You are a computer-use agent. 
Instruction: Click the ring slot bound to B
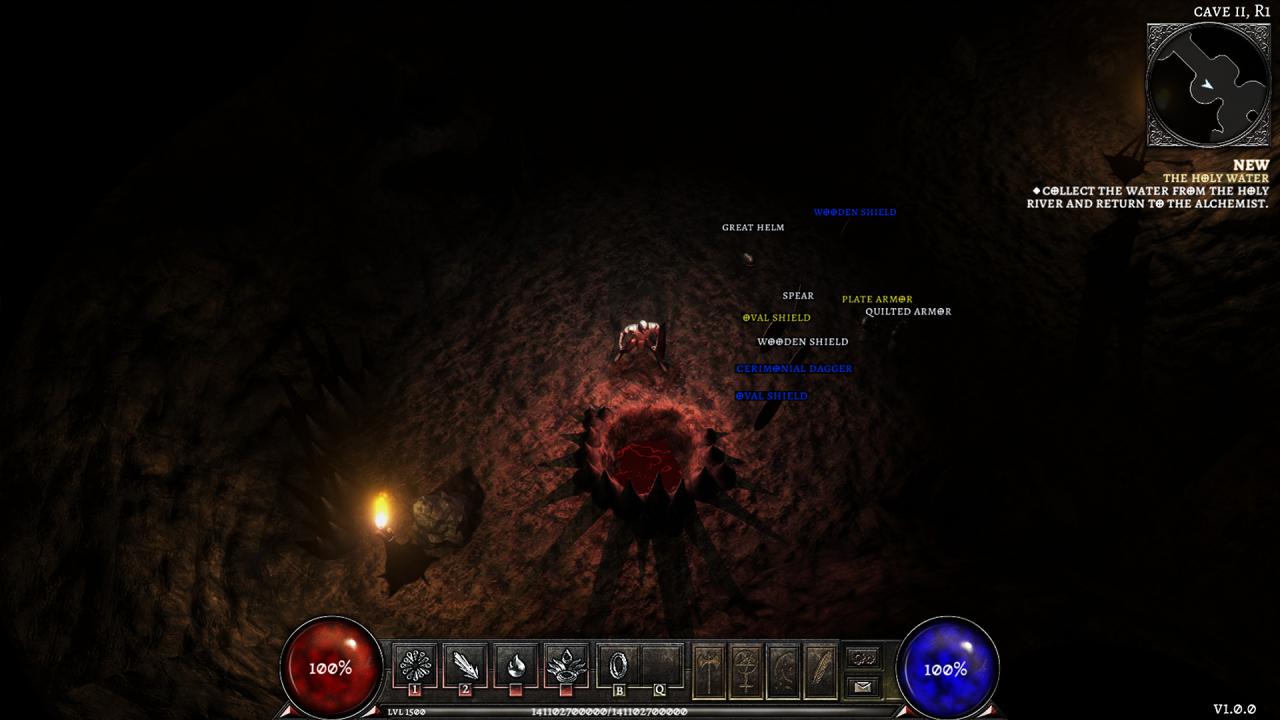[x=619, y=664]
